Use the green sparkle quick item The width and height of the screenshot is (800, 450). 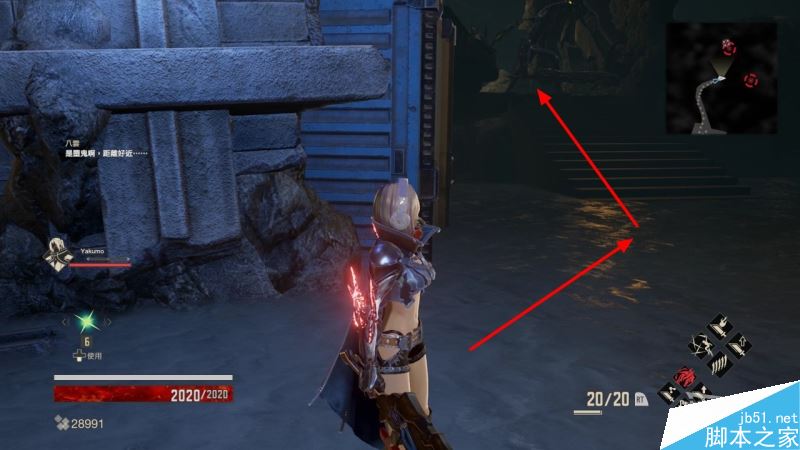tap(85, 322)
